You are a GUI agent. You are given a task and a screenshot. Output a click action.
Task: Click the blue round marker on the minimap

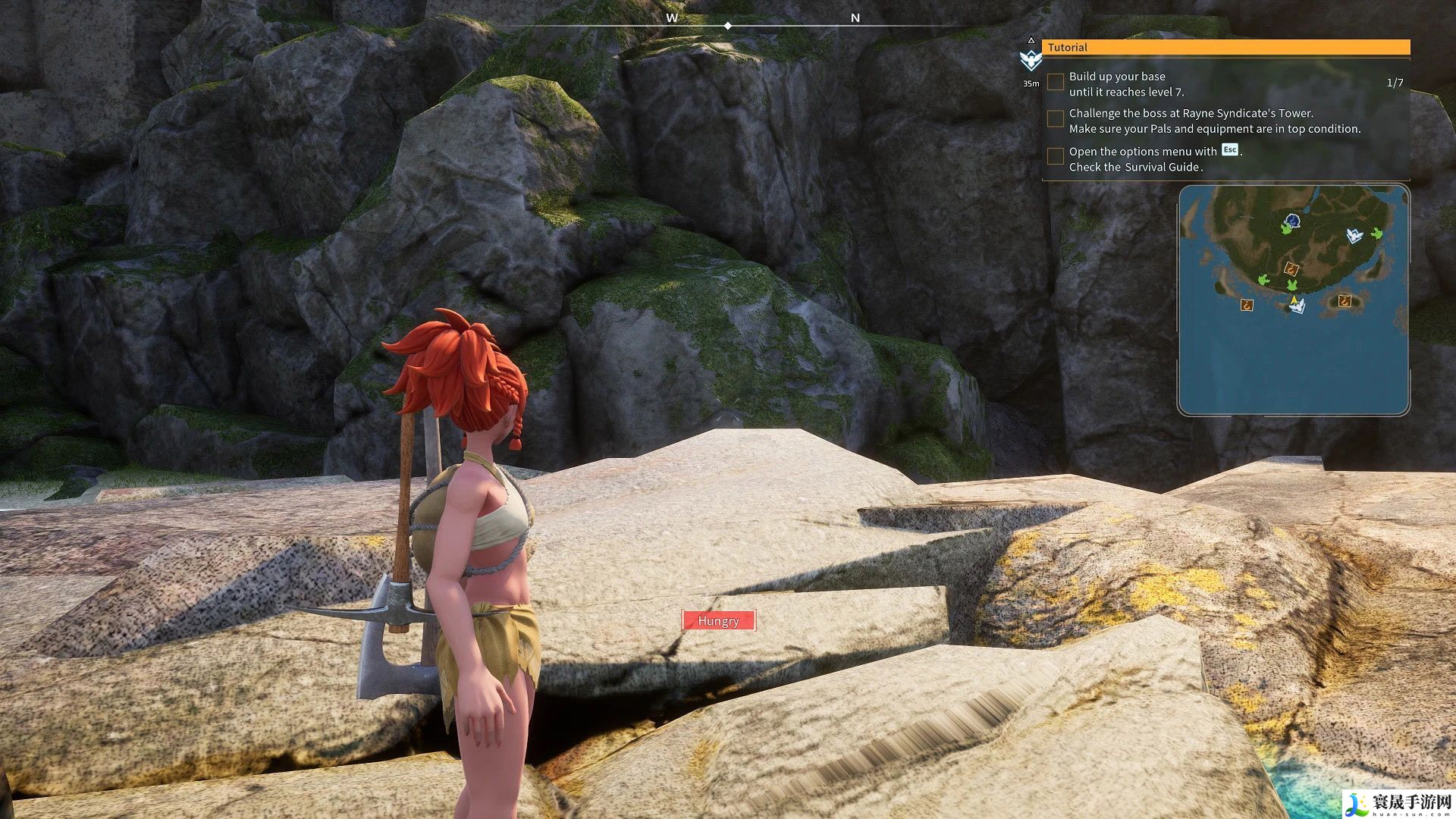tap(1292, 221)
